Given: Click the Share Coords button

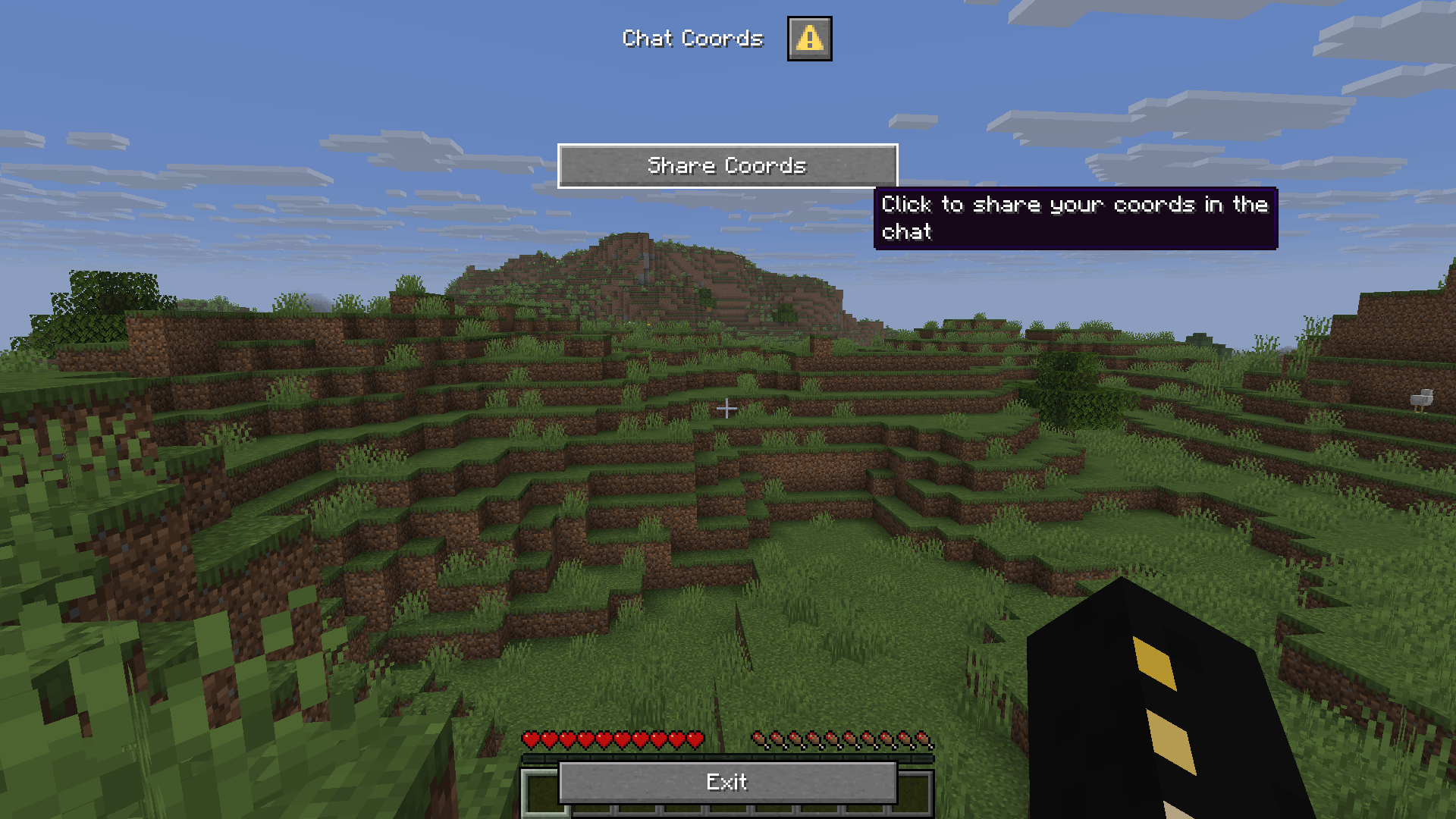Looking at the screenshot, I should [x=727, y=166].
